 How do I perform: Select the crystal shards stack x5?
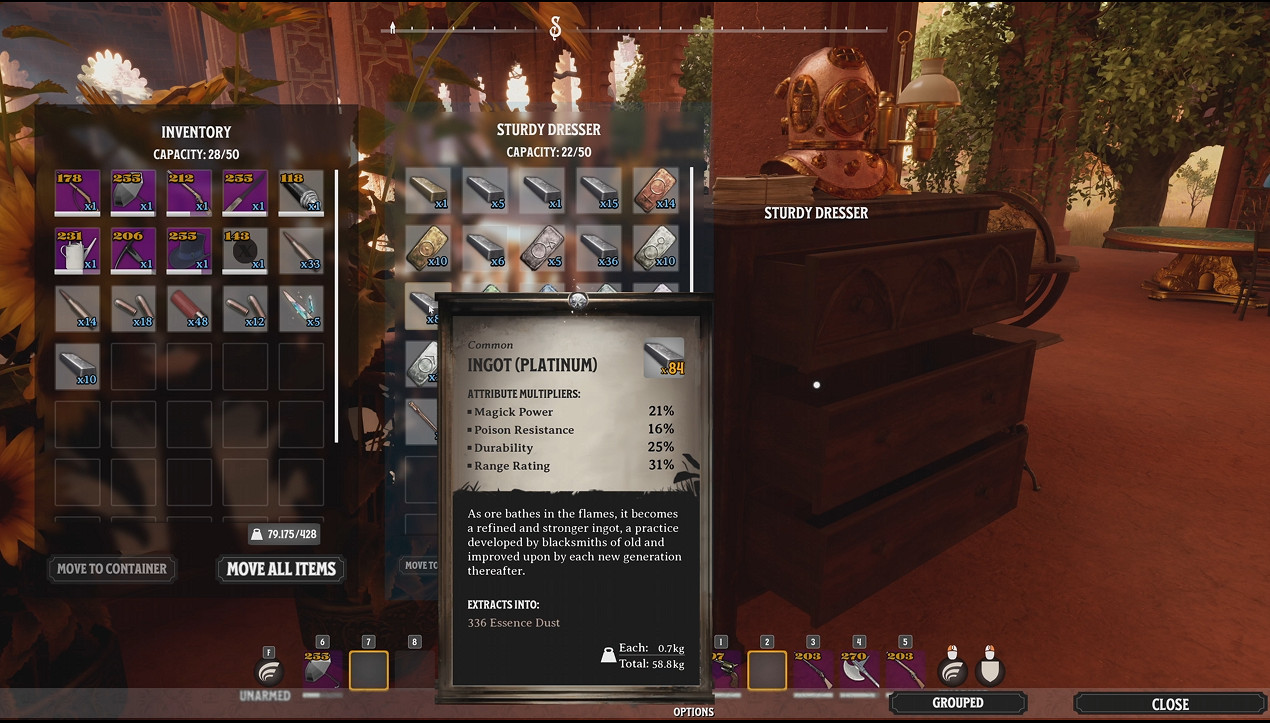click(x=301, y=307)
